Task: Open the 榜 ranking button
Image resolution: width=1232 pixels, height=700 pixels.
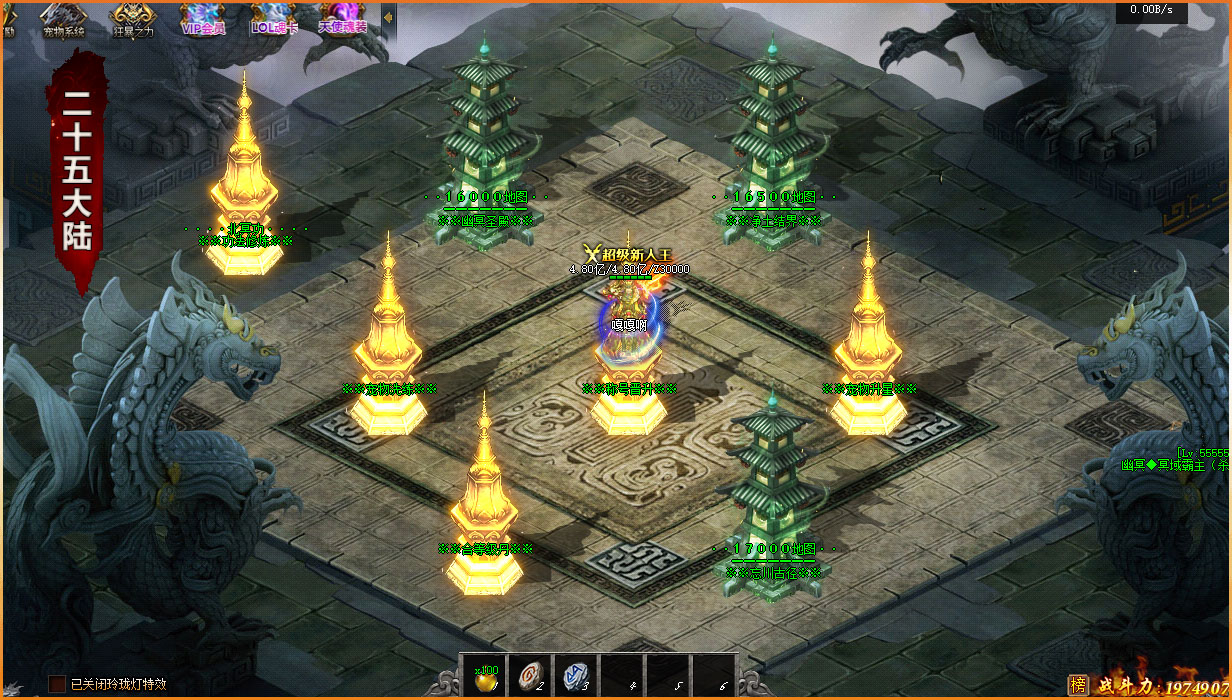Action: pos(1078,685)
